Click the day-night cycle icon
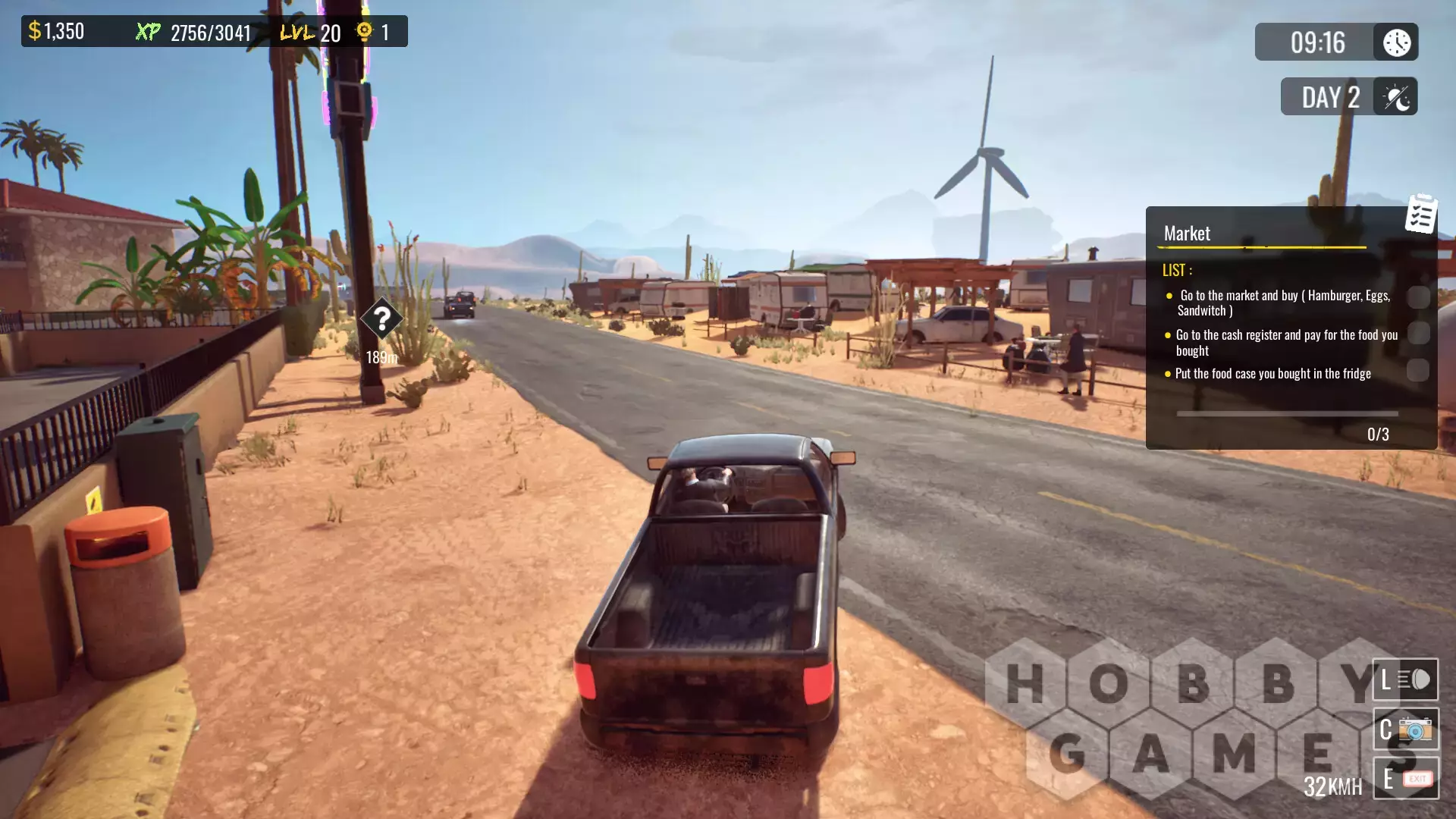1456x819 pixels. coord(1396,97)
